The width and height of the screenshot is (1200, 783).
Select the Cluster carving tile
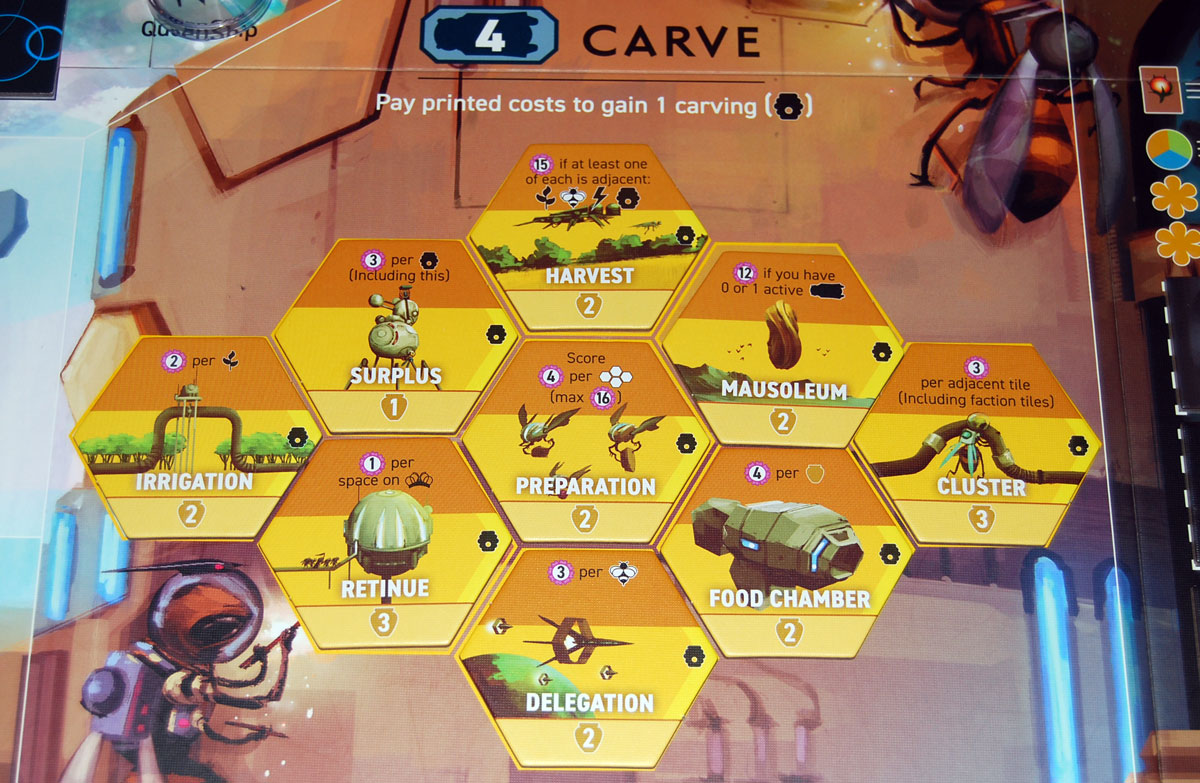click(x=977, y=447)
